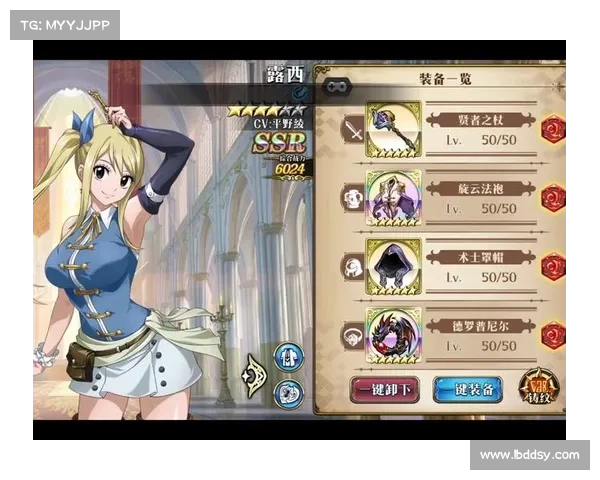The width and height of the screenshot is (600, 480).
Task: Select the 贤者之杖 staff equipment icon
Action: (x=393, y=129)
